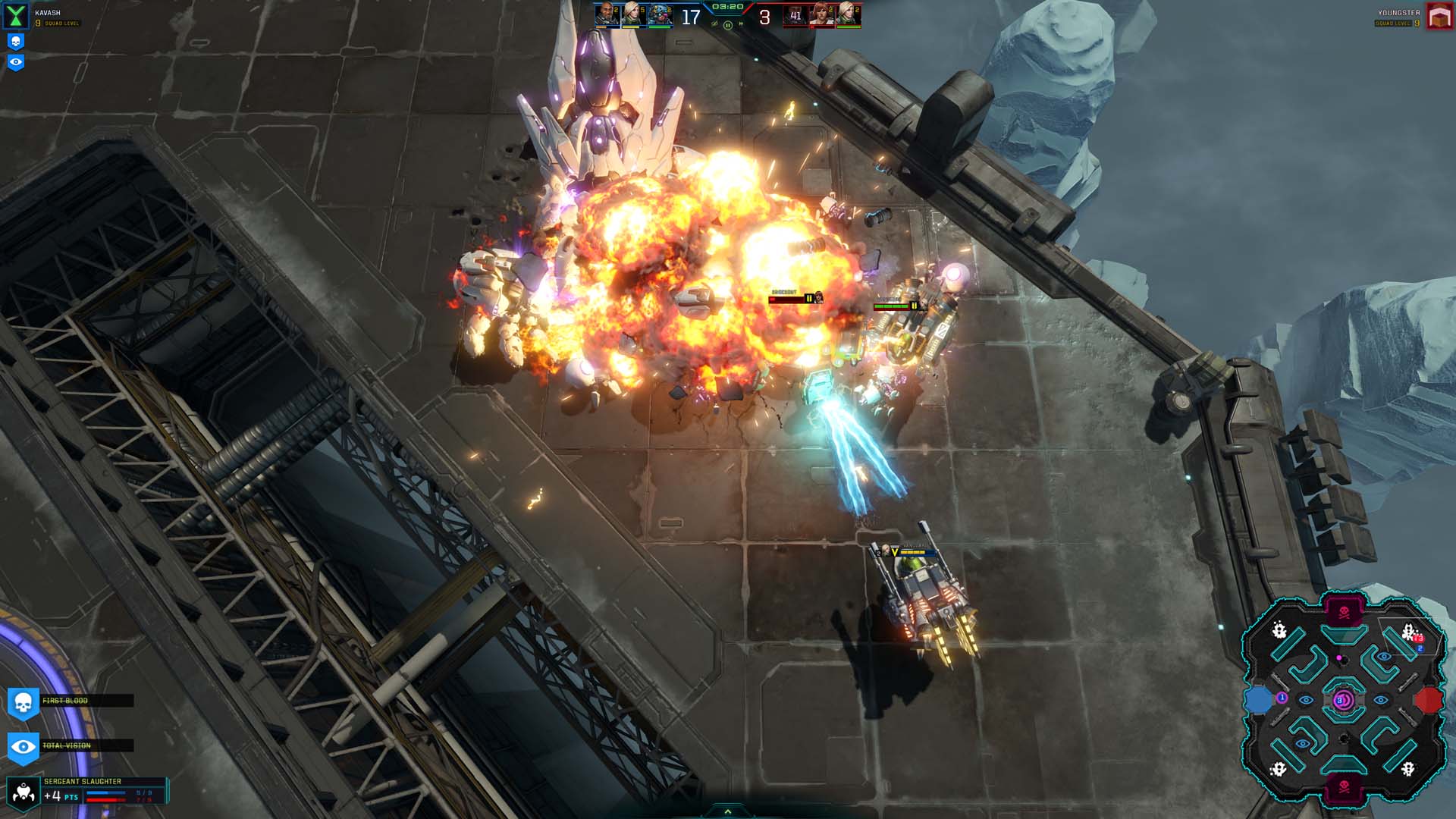Click the small eye icon at top left
The image size is (1456, 819).
tap(16, 62)
